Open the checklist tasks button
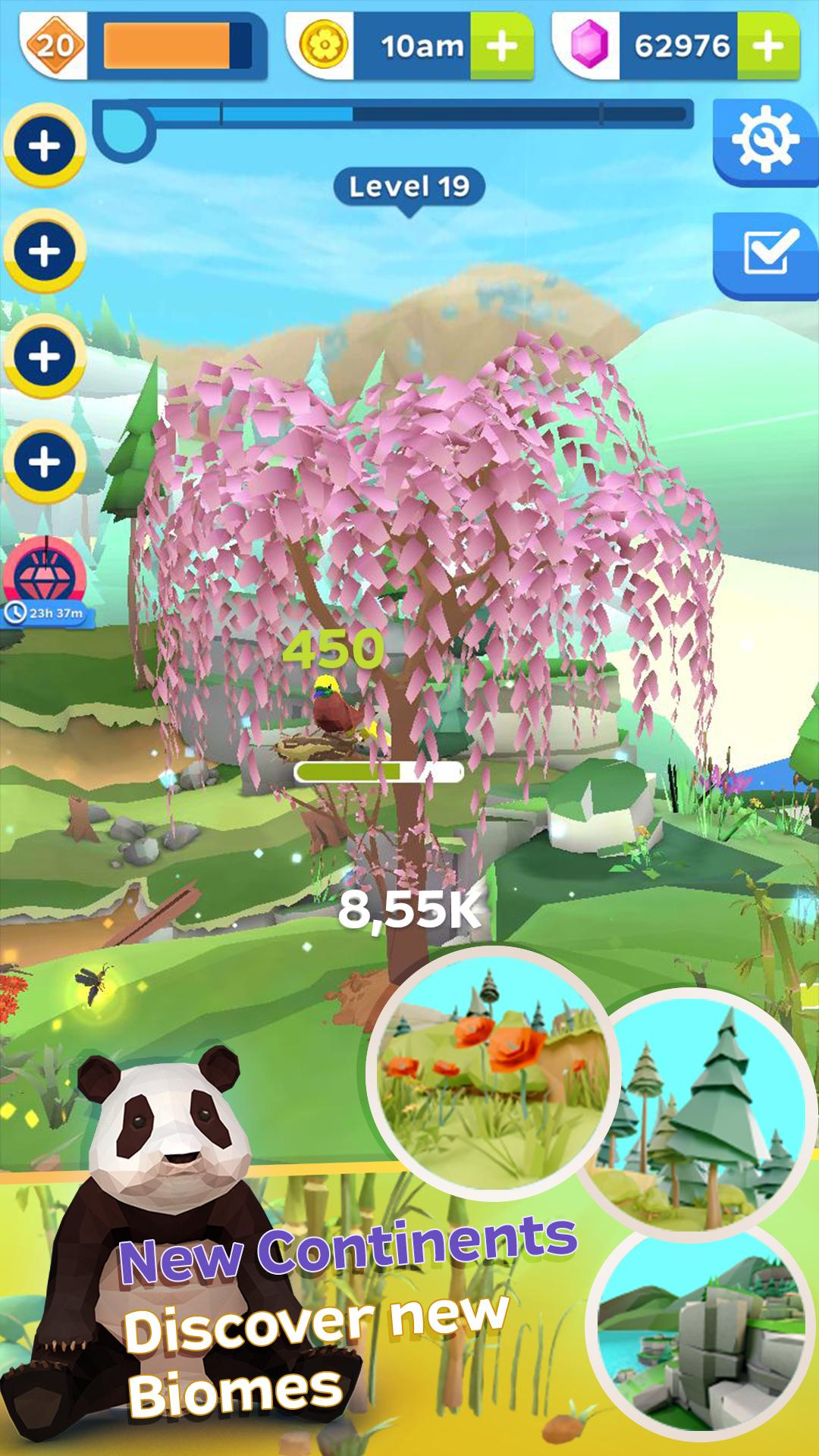 coord(767,253)
